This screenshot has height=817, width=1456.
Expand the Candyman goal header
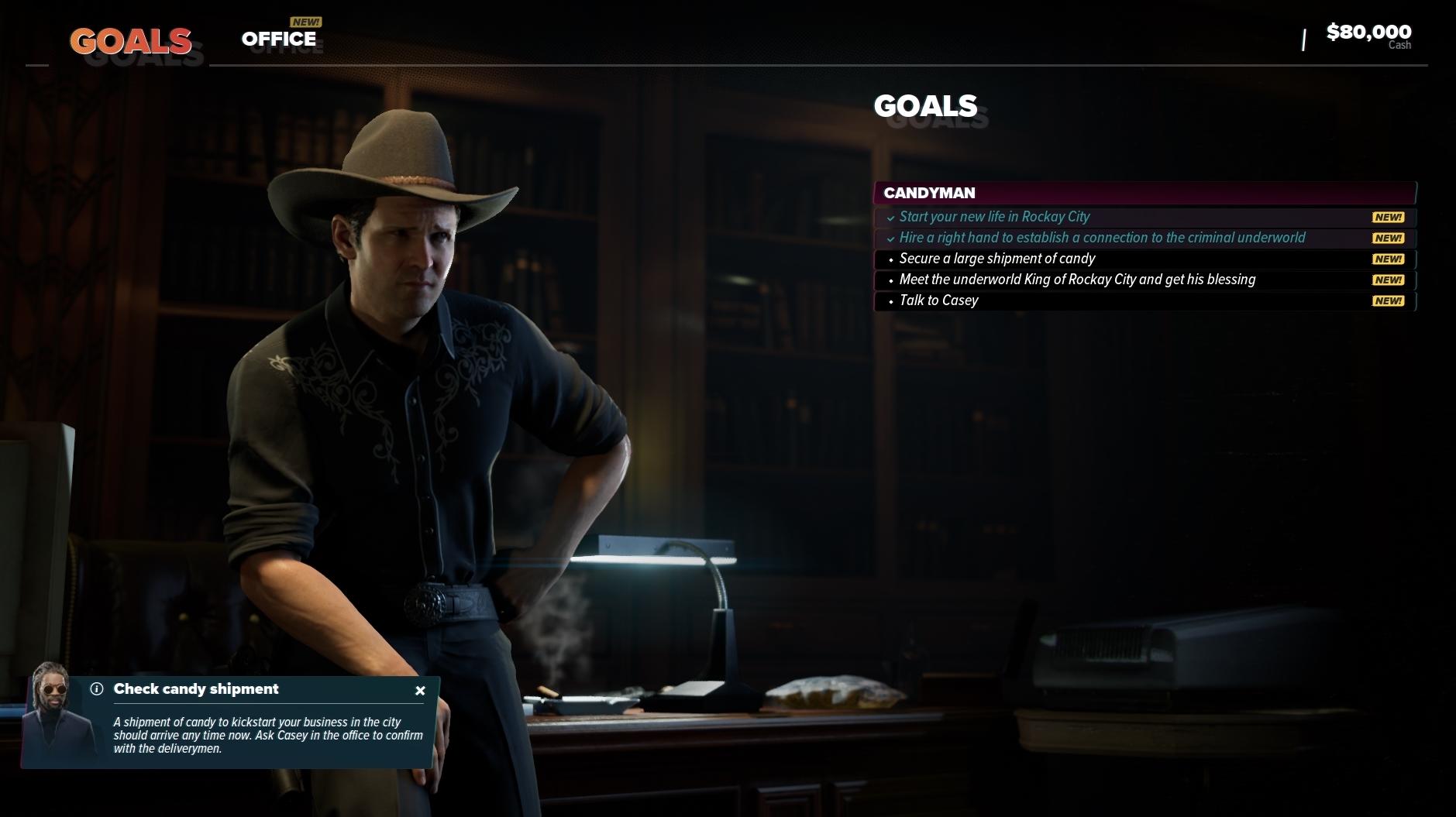pyautogui.click(x=1144, y=193)
